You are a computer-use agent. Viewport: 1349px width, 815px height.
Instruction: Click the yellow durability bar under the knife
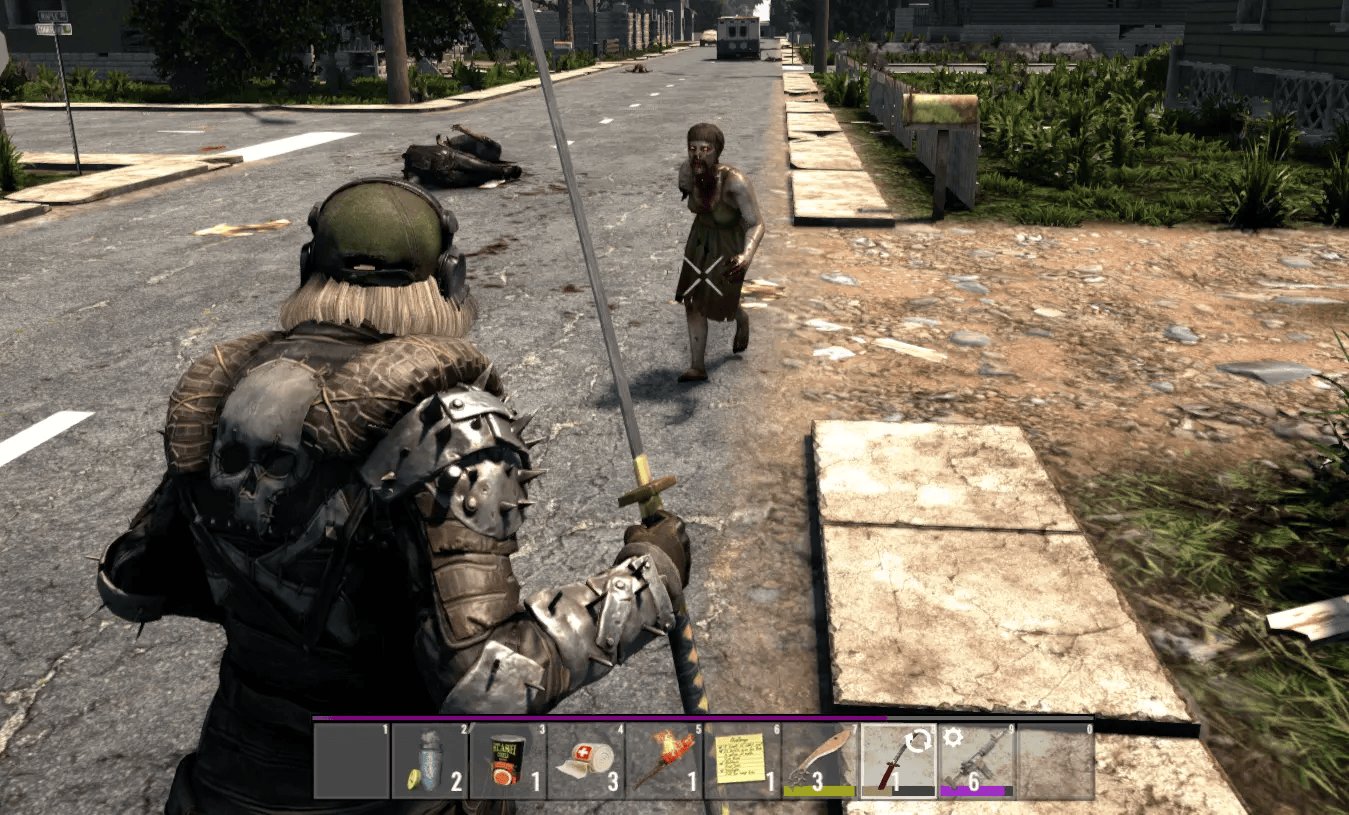click(x=820, y=789)
